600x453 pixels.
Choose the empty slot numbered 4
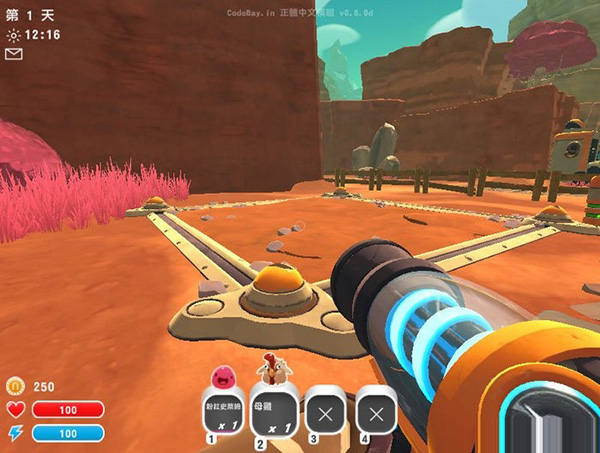click(376, 410)
